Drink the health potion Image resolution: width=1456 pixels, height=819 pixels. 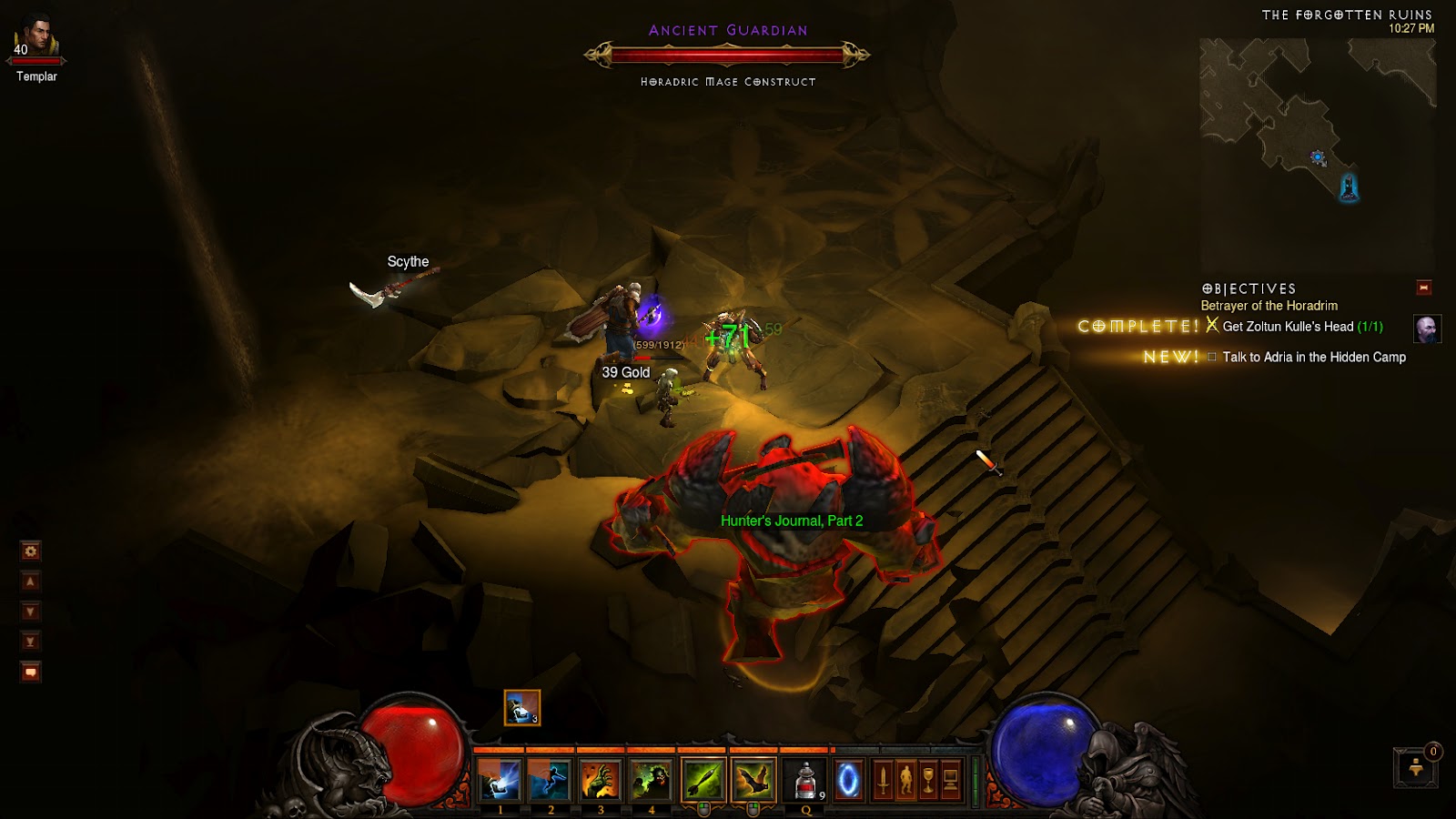click(x=805, y=780)
